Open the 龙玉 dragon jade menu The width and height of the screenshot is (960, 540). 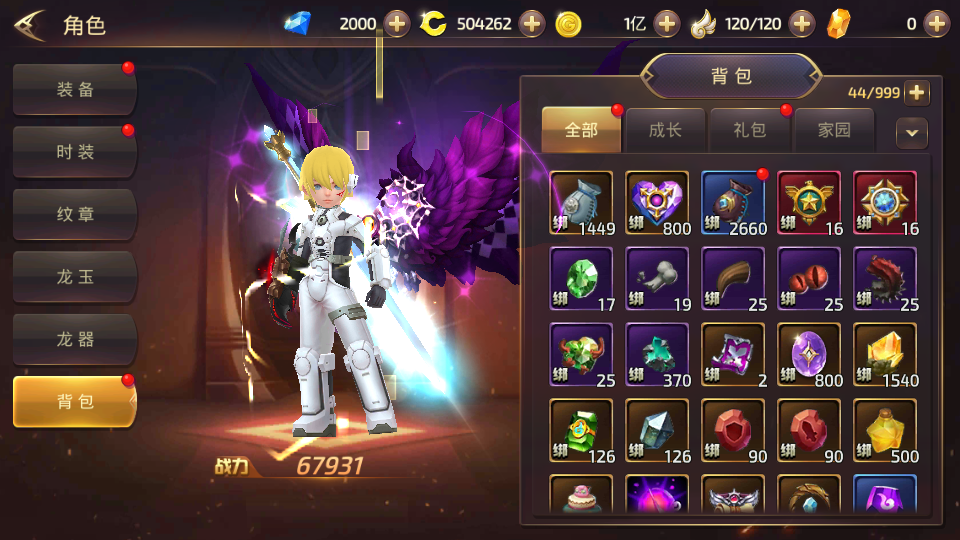click(75, 277)
